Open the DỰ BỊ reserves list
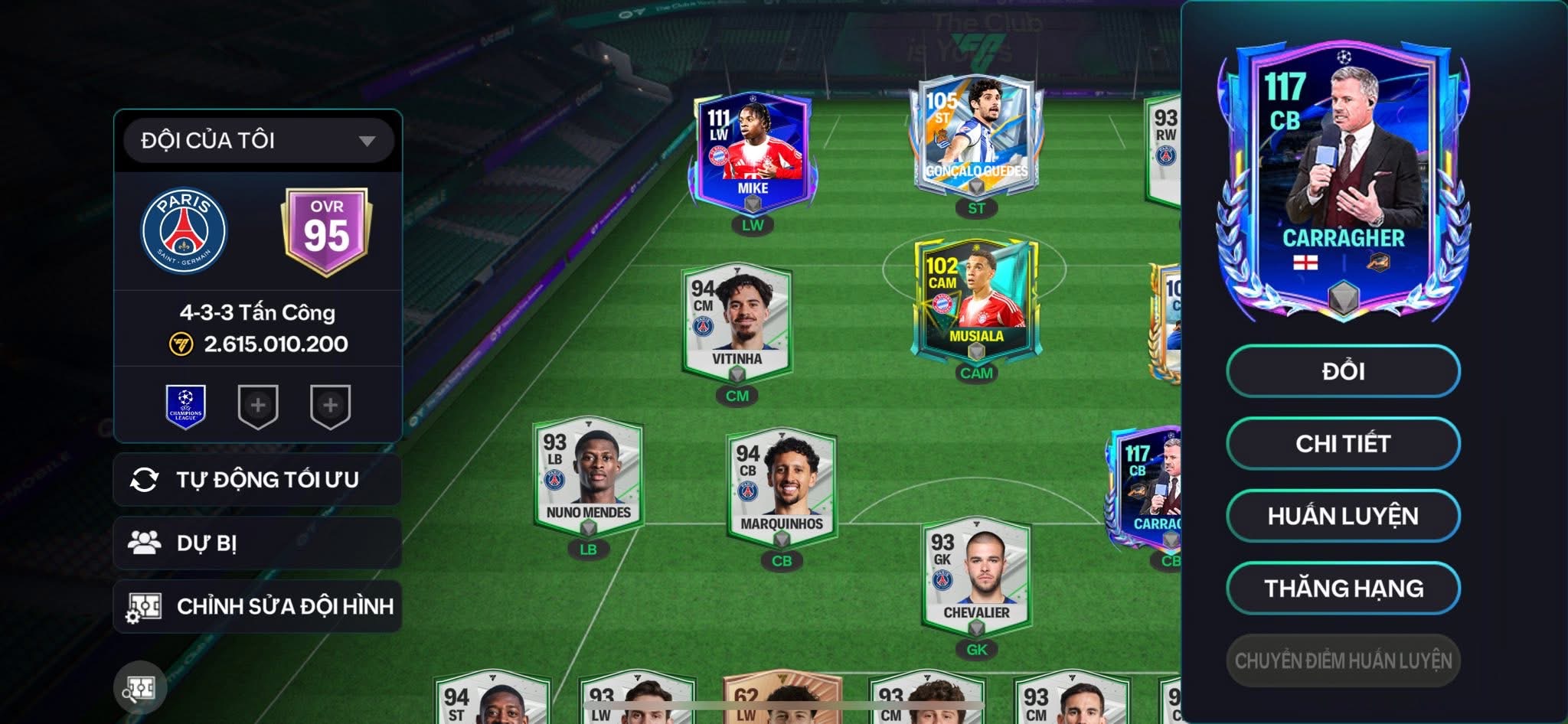1568x724 pixels. (x=257, y=543)
